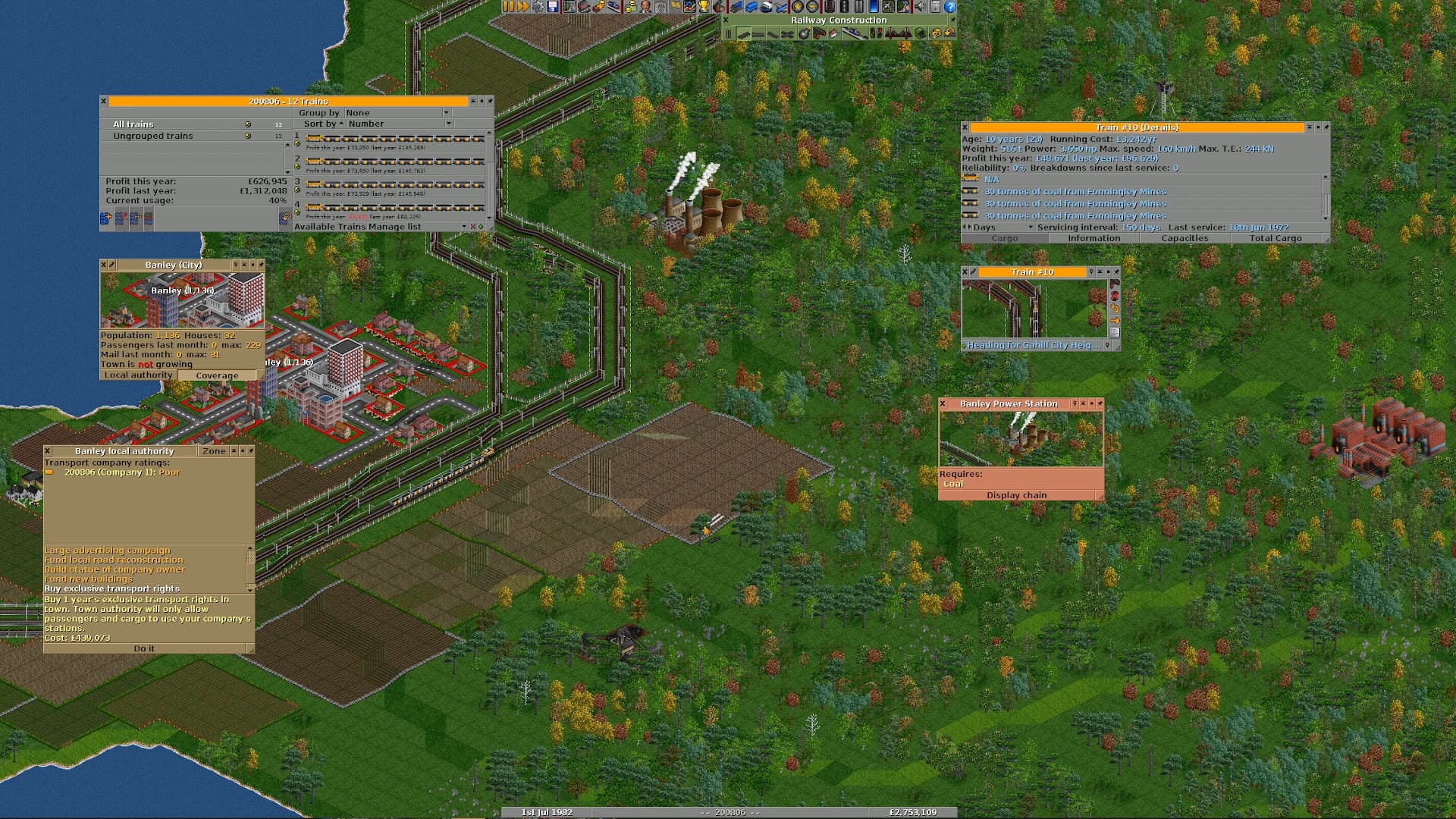Open the game options gear icon
Viewport: 1456px width, 819px height.
[537, 8]
